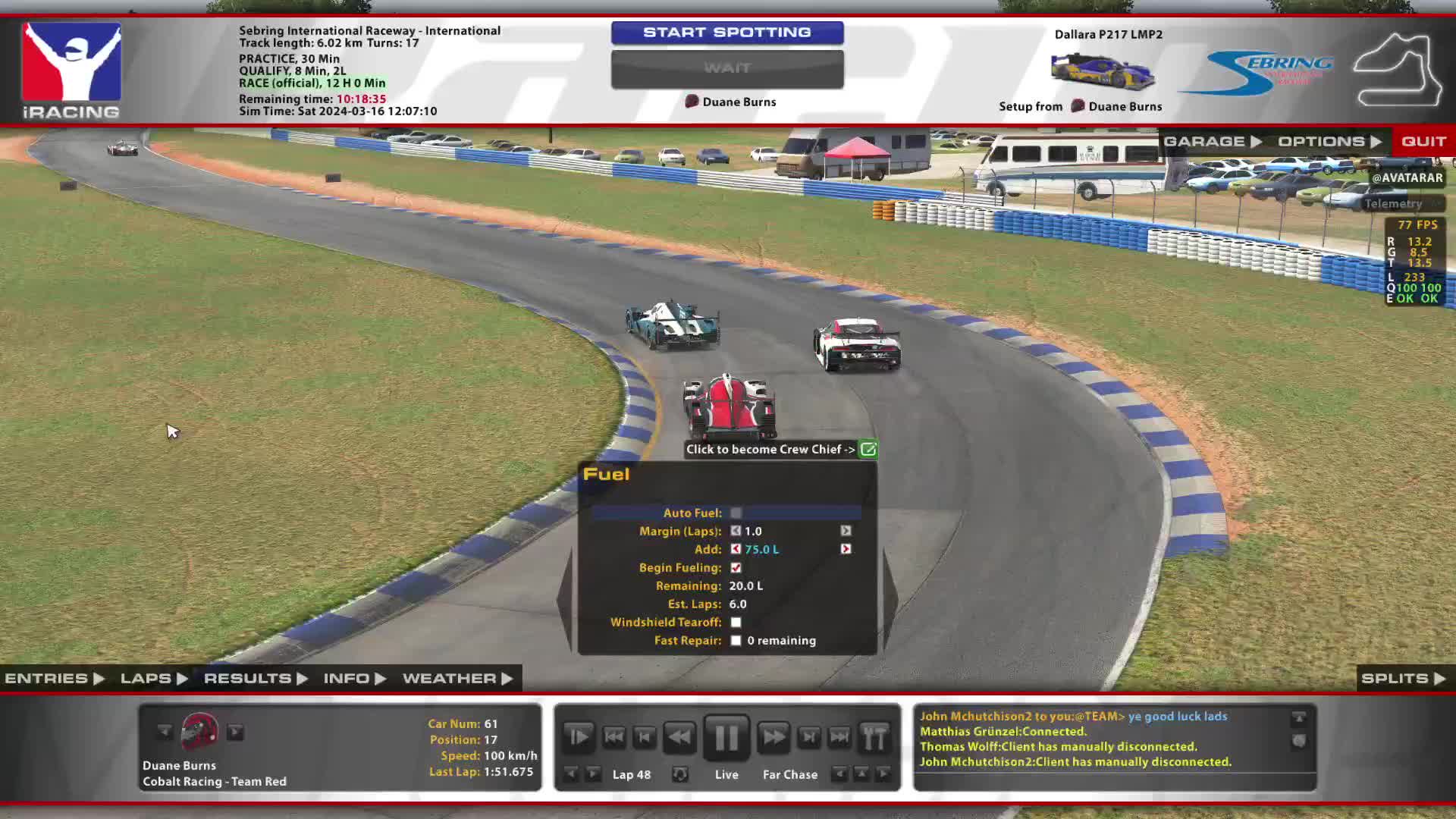Open the INFO panel

click(354, 679)
